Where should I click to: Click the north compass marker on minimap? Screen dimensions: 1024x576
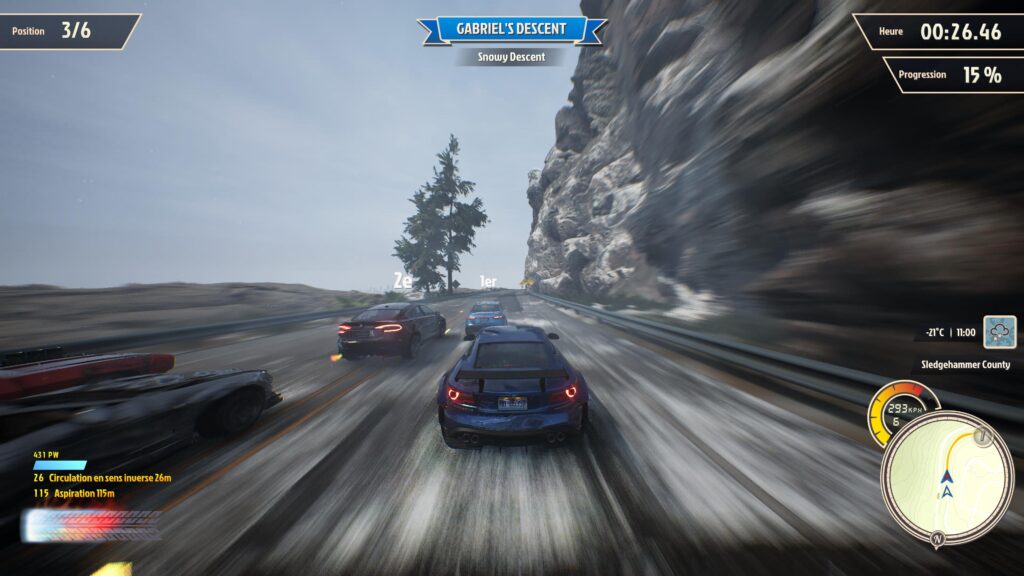[938, 539]
